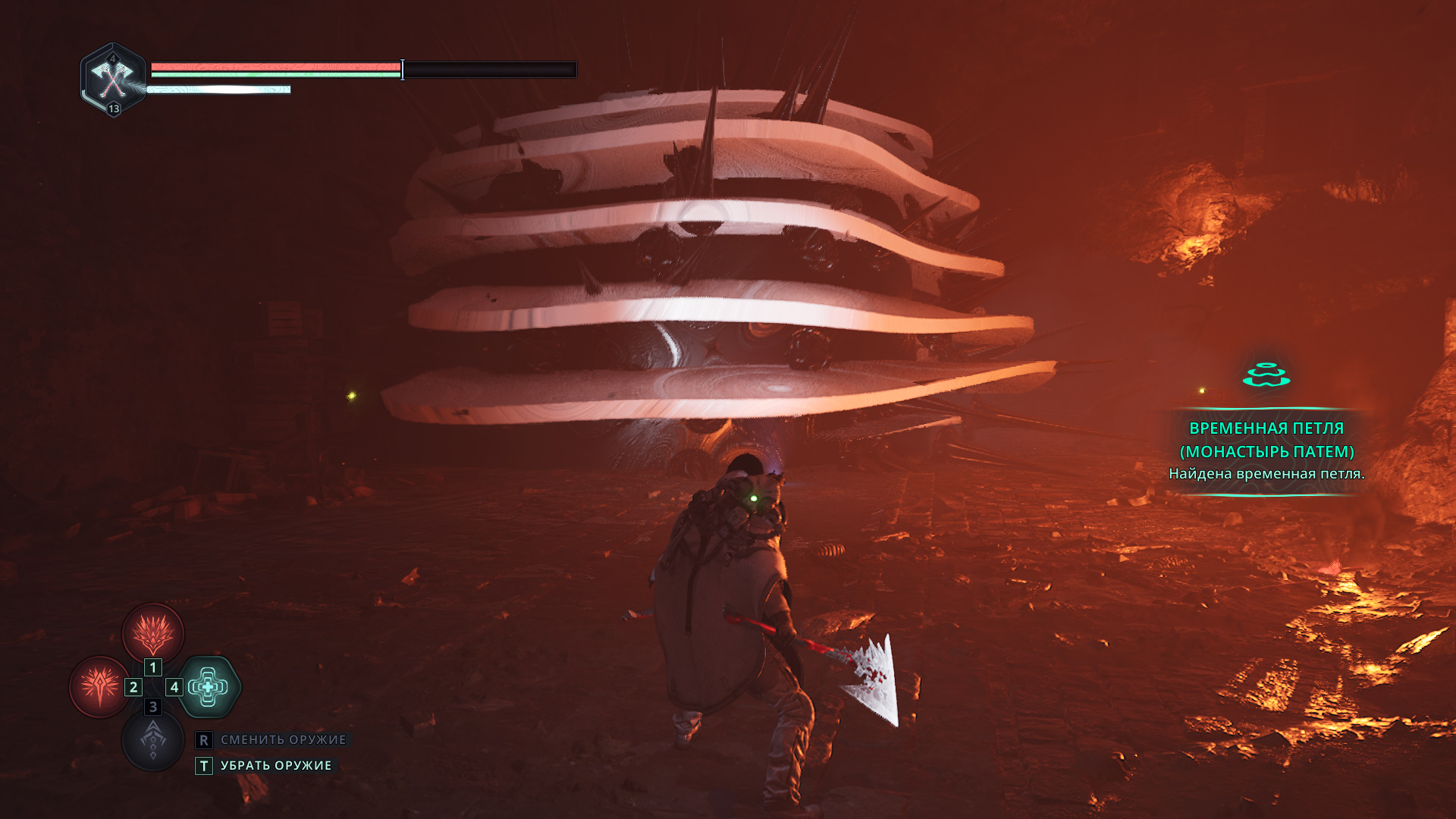Viewport: 1456px width, 819px height.
Task: Select the dark bottom ability slot
Action: point(153,739)
